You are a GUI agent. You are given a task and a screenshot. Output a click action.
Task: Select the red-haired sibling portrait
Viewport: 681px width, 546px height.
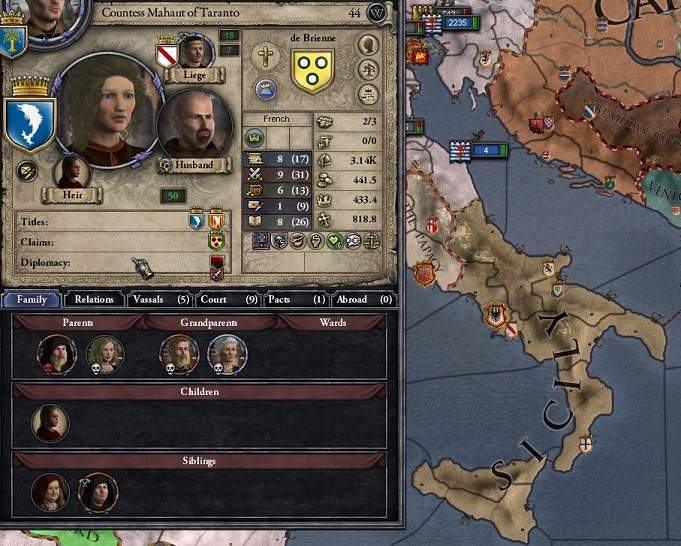[x=50, y=492]
